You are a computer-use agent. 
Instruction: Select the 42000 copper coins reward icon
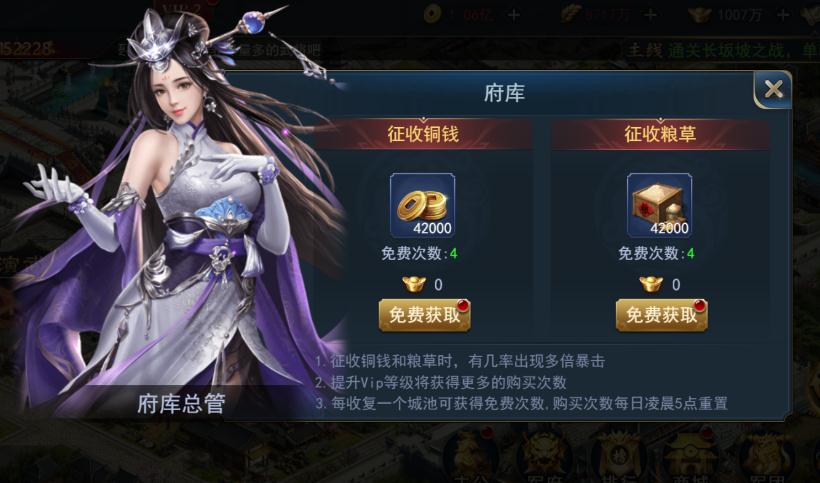click(423, 204)
